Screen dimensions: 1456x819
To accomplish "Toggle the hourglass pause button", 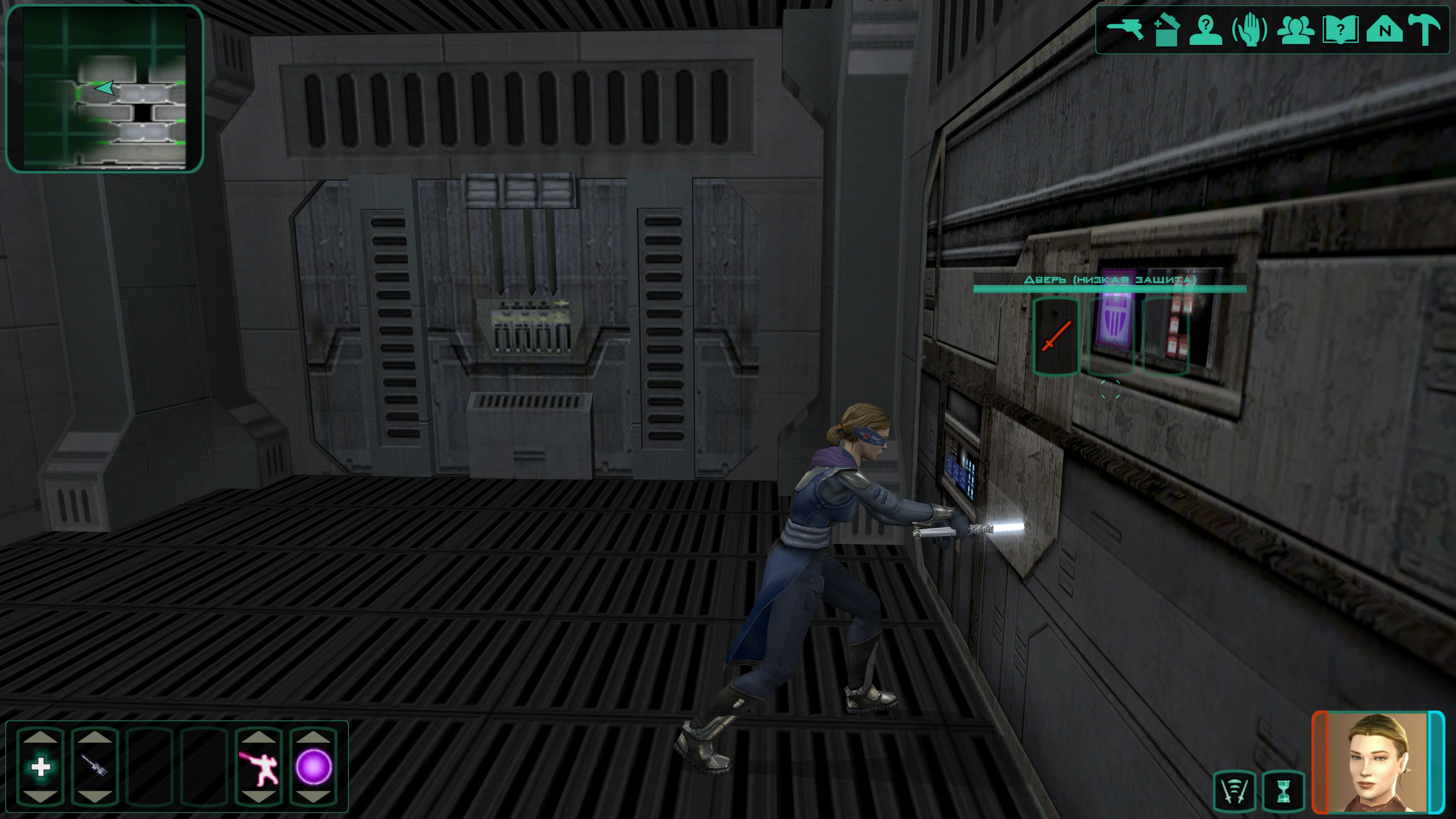I will 1284,791.
